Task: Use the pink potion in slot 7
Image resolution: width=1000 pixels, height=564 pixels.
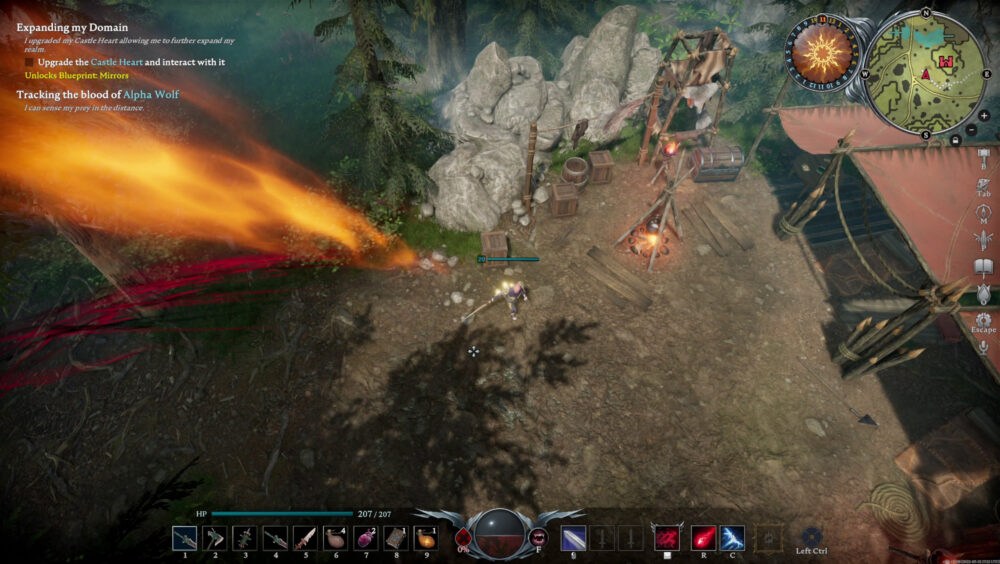Action: coord(365,538)
